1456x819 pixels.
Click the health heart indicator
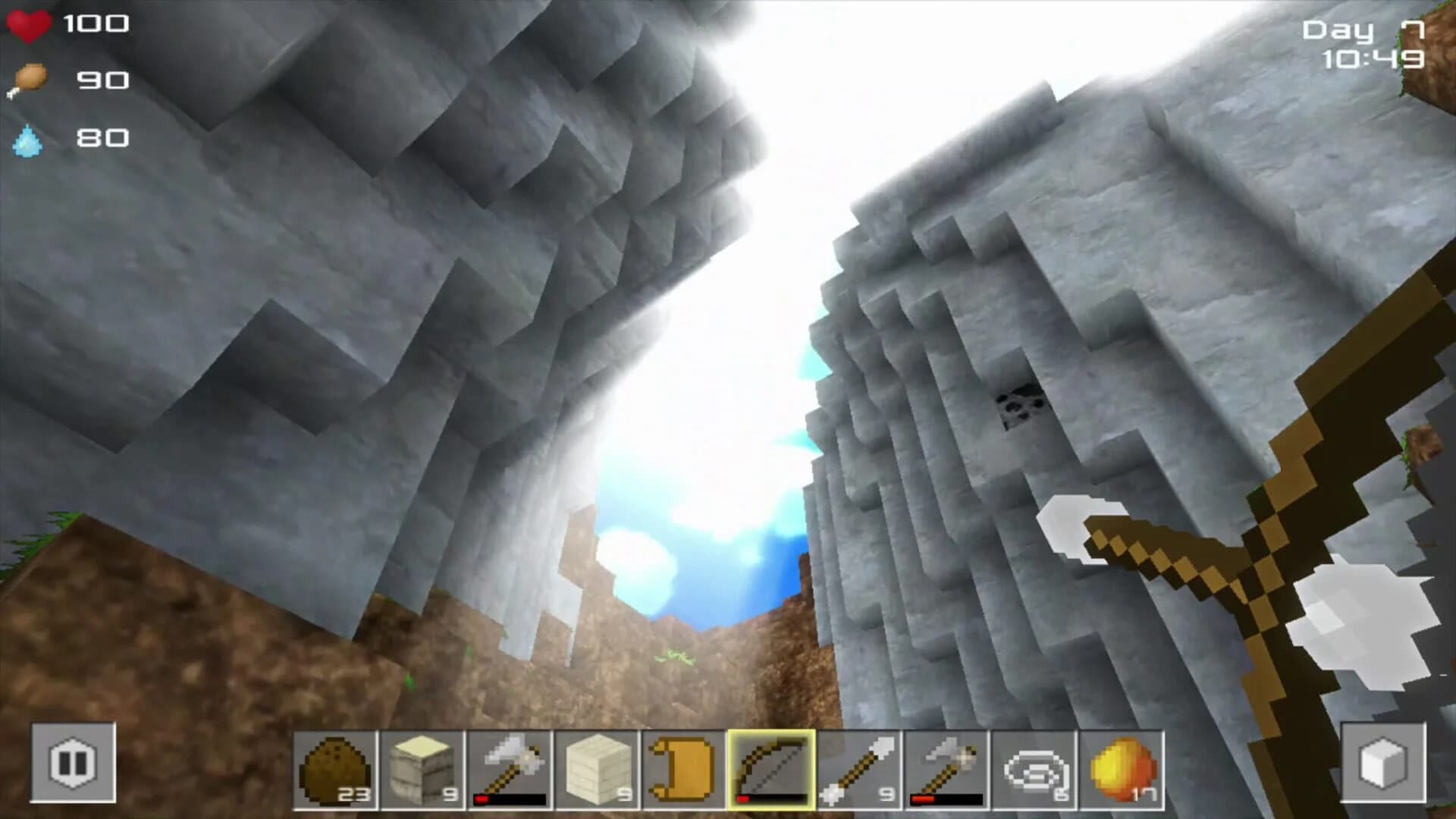tap(29, 25)
